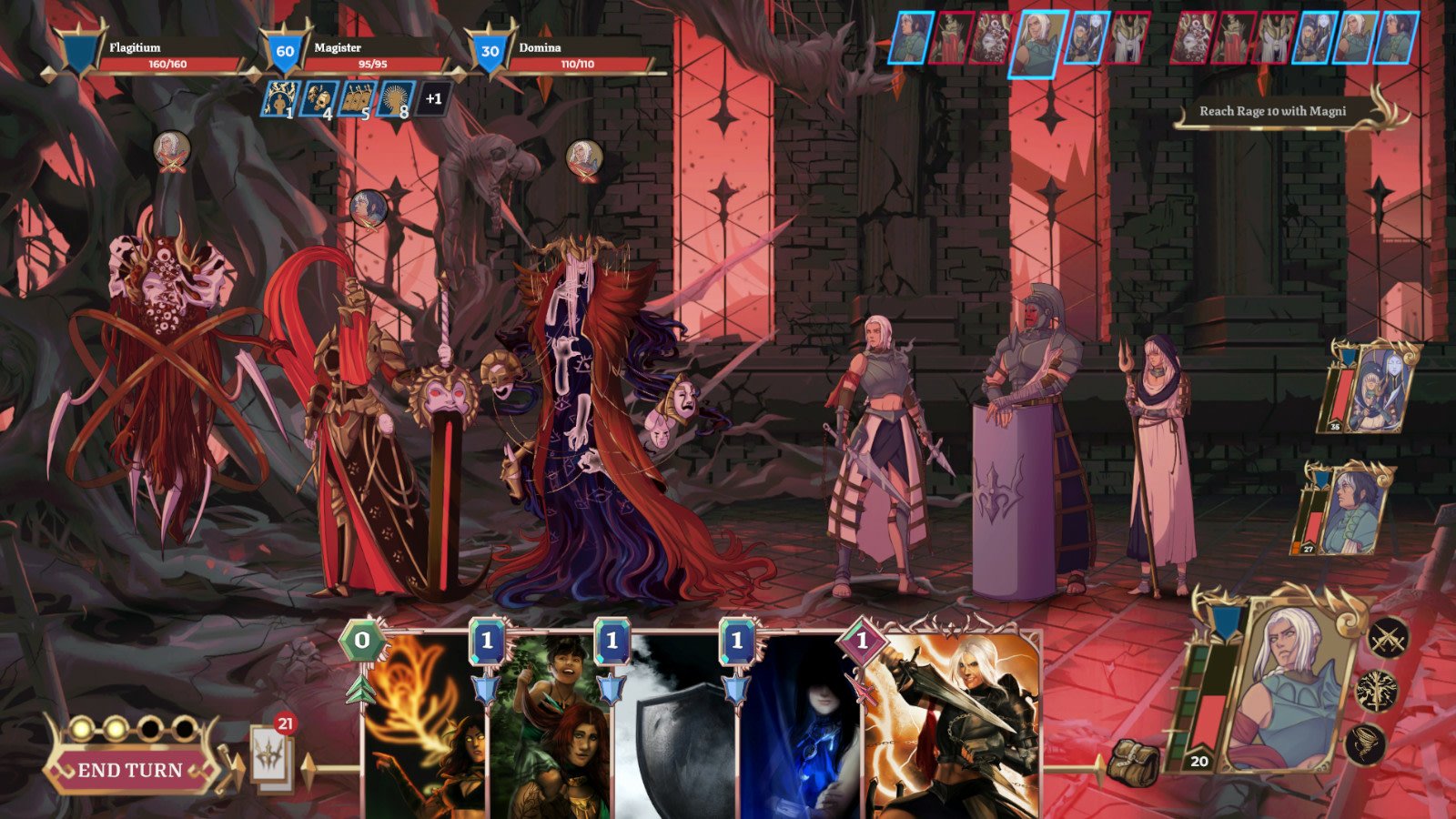
Task: Select the three-figures status icon with value 5
Action: [x=361, y=96]
